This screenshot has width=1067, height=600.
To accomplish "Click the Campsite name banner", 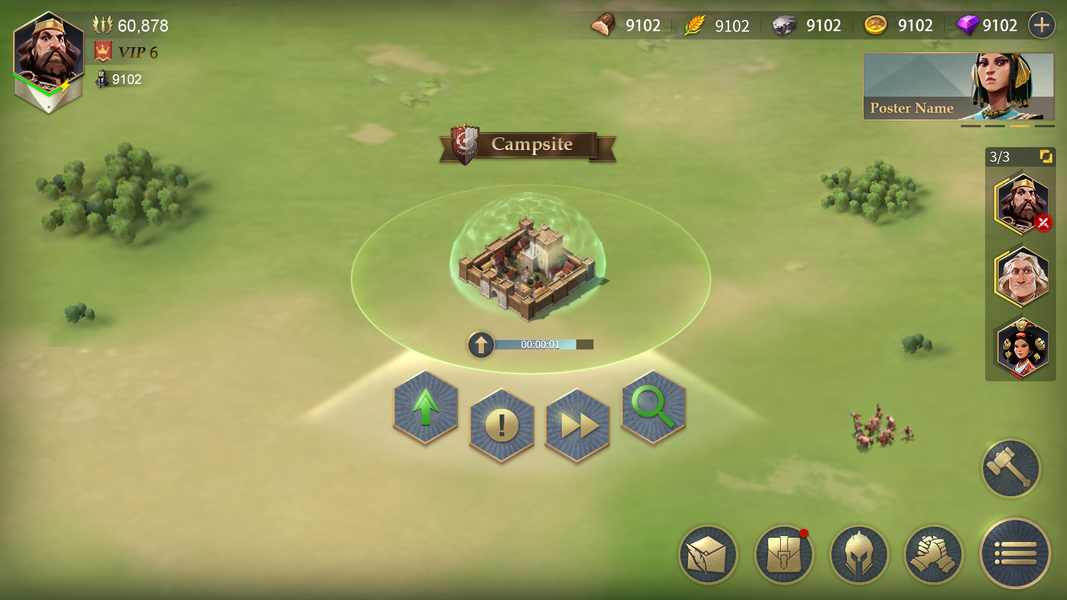I will point(528,145).
